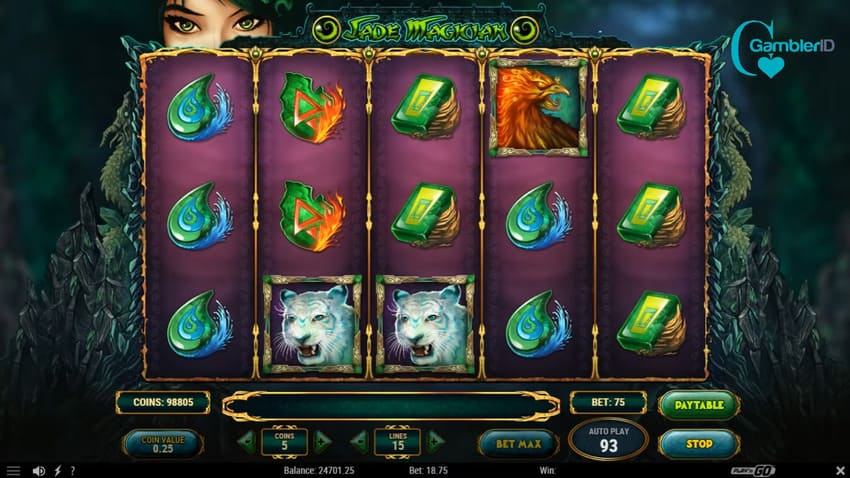Open the Paytable
This screenshot has height=478, width=850.
699,404
